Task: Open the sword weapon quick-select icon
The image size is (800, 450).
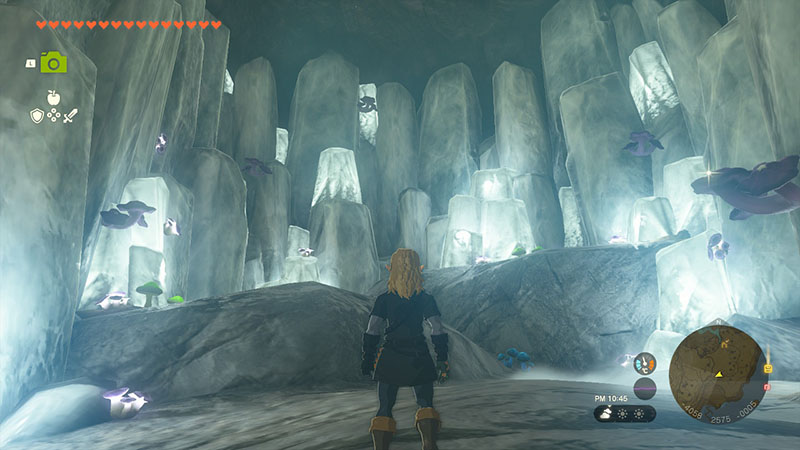Action: pyautogui.click(x=70, y=116)
